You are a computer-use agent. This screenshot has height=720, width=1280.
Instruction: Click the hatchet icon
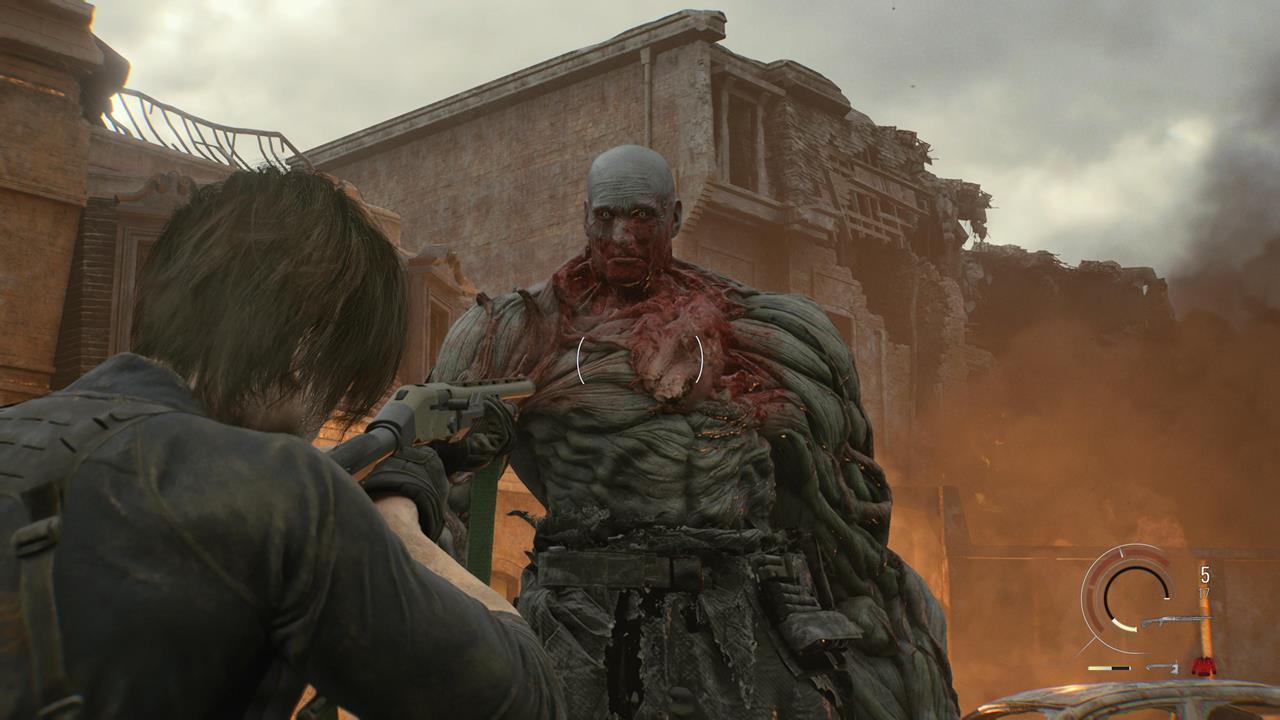[1163, 668]
